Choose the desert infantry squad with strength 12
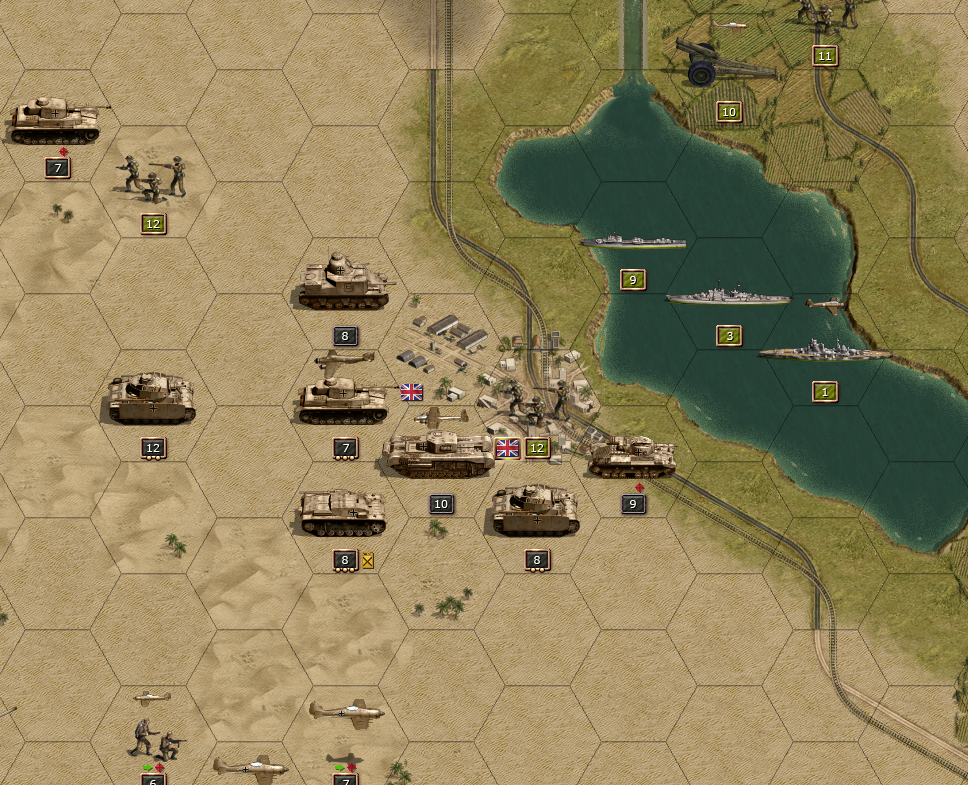968x785 pixels. pyautogui.click(x=153, y=177)
